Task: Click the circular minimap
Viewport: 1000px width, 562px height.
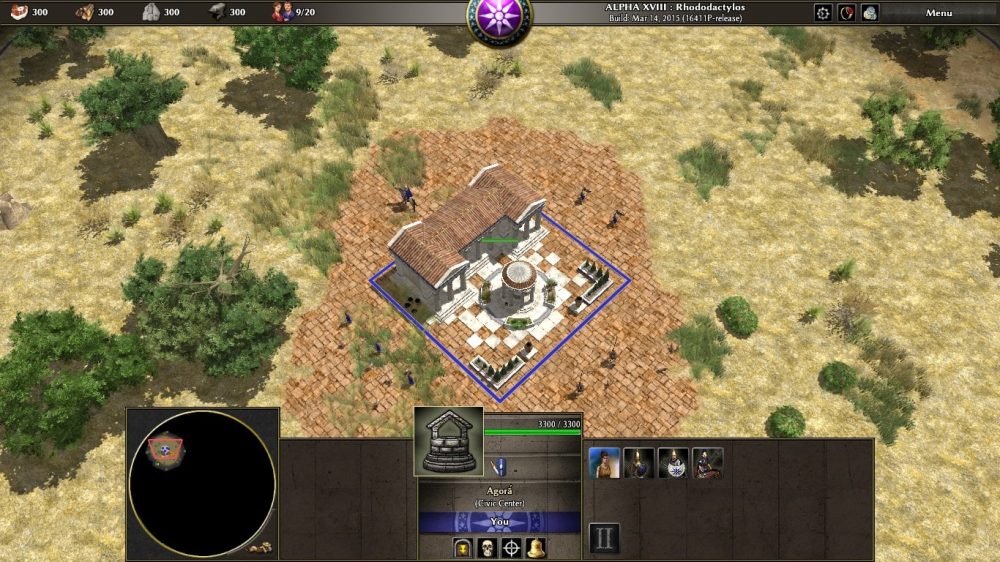Action: point(201,484)
